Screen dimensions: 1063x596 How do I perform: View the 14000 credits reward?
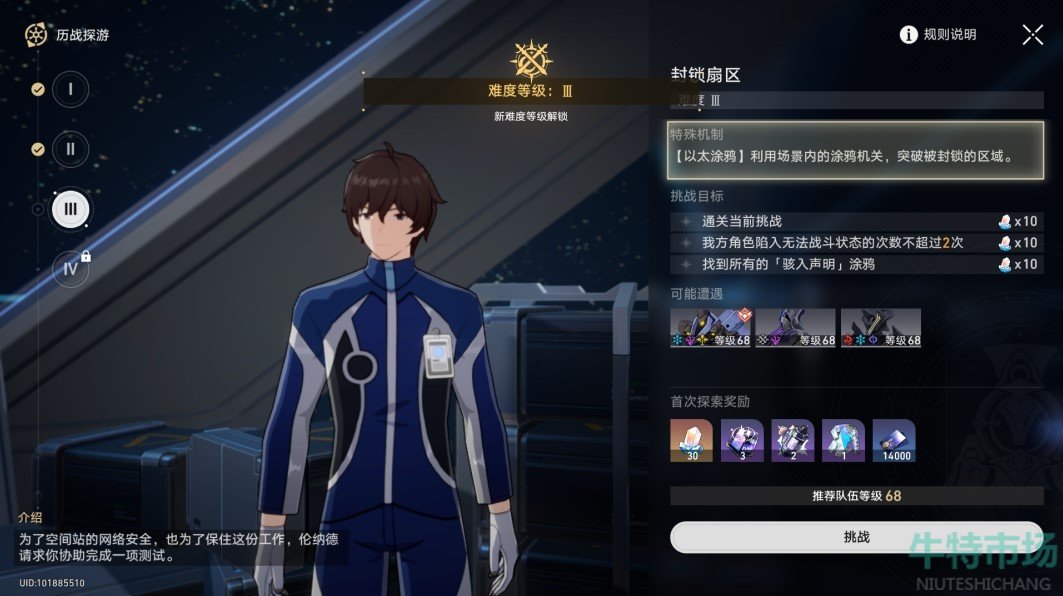click(x=894, y=441)
